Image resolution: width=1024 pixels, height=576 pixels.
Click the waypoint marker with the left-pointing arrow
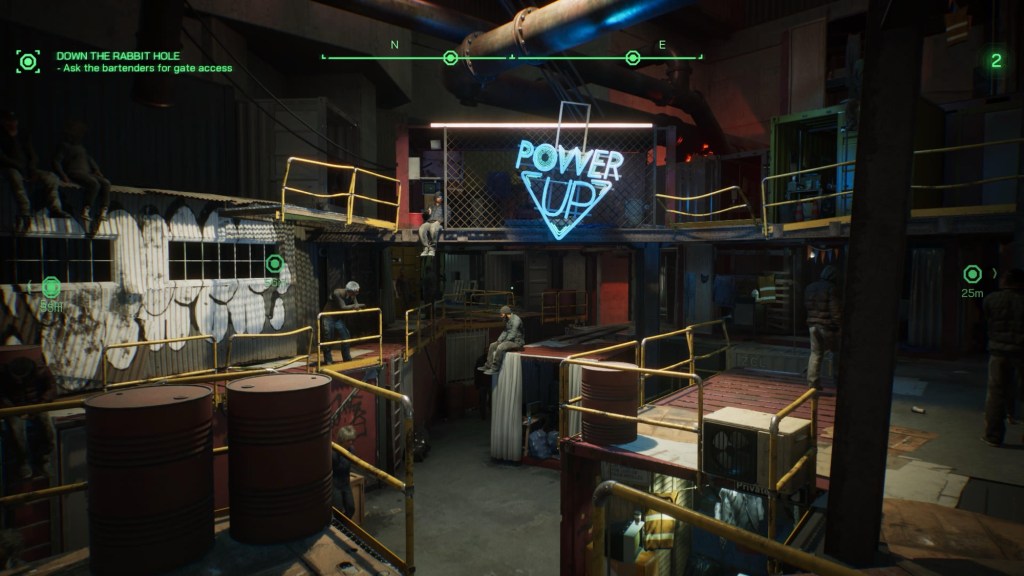coord(51,287)
